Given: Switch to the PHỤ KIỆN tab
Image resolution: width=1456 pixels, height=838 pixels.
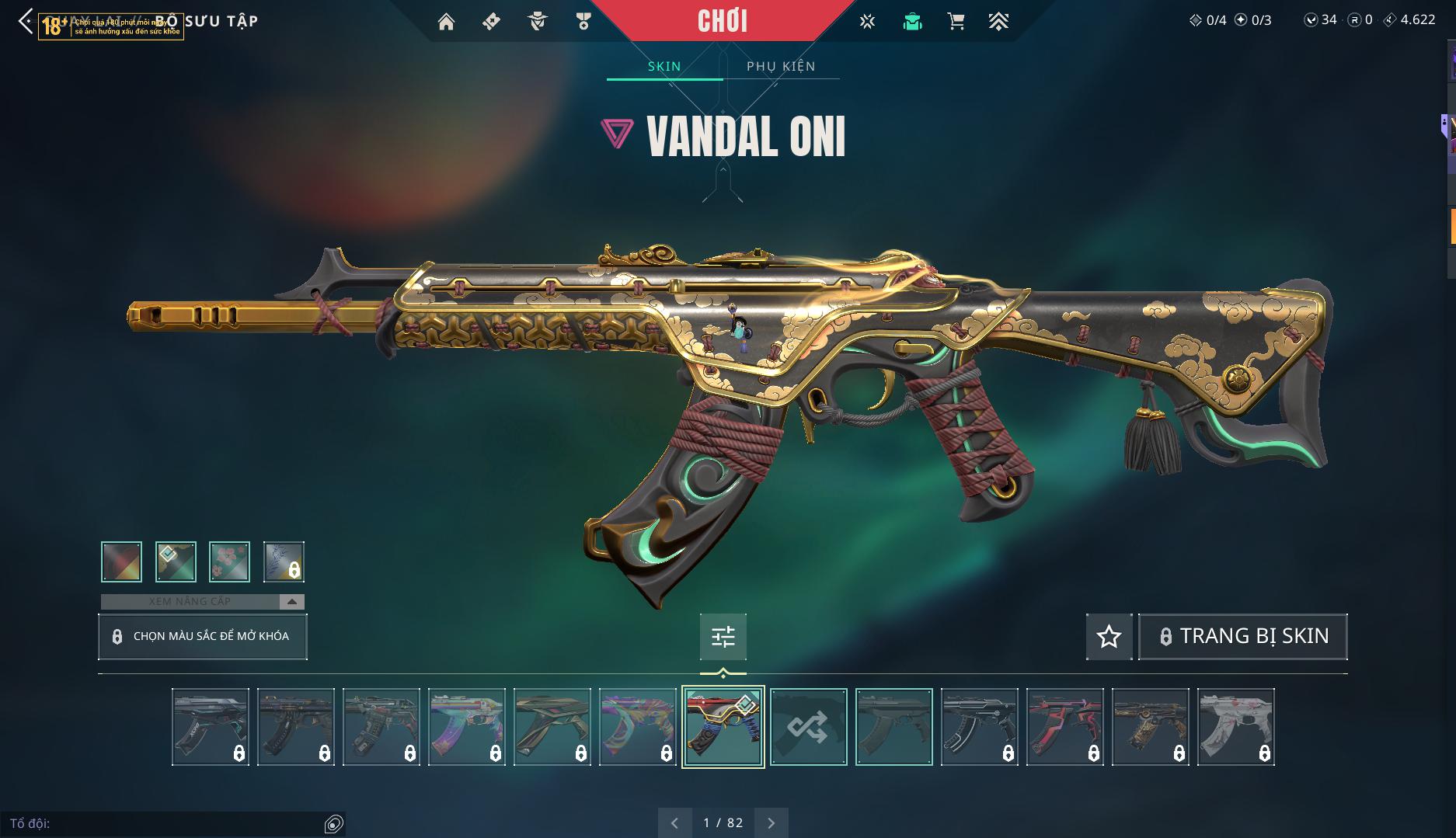Looking at the screenshot, I should point(781,66).
